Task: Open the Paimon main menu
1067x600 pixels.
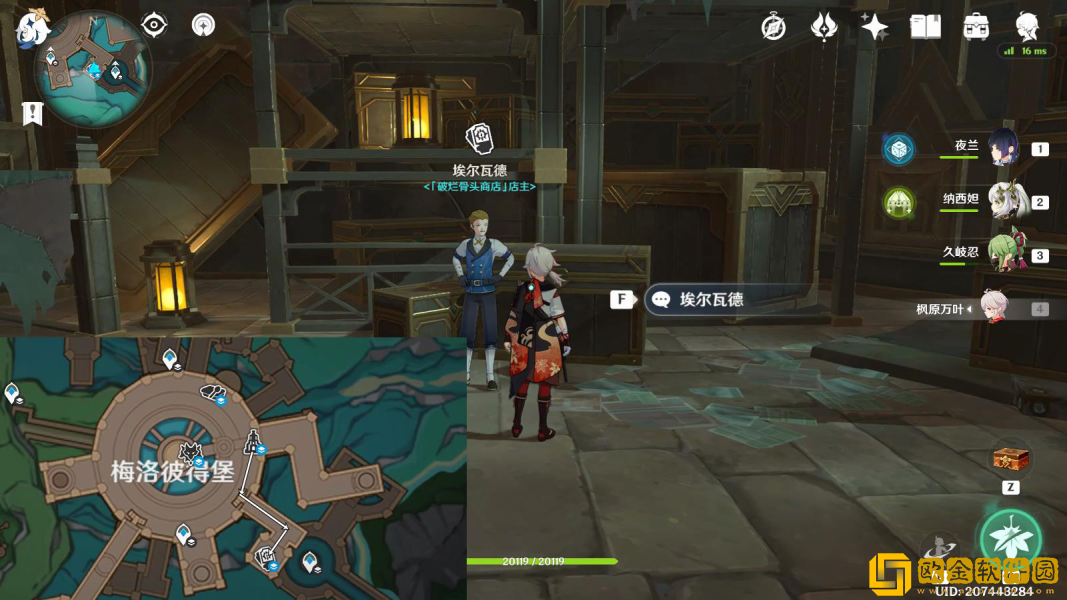Action: [x=33, y=26]
